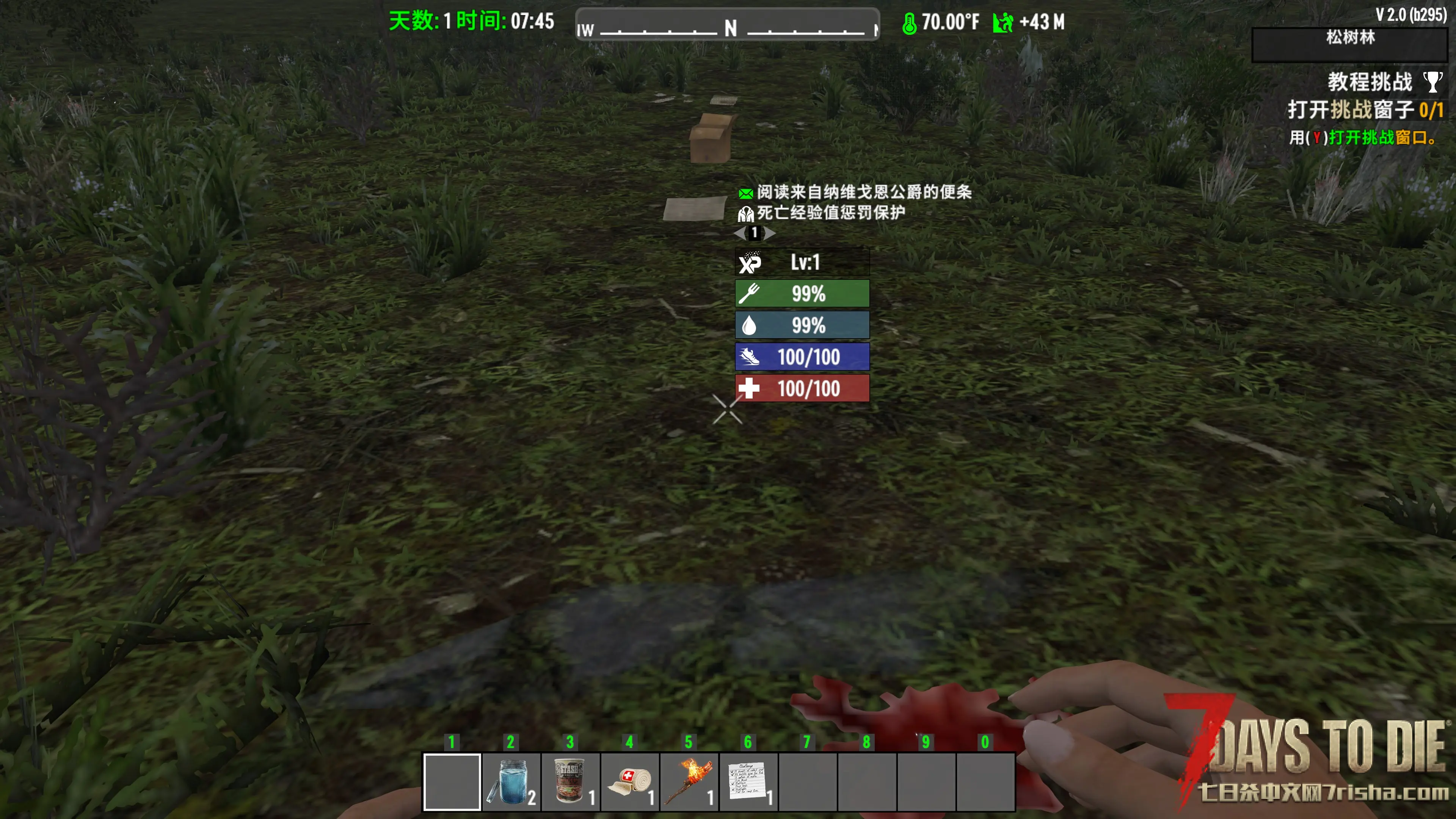Choose the first aid bandage slot

click(630, 782)
